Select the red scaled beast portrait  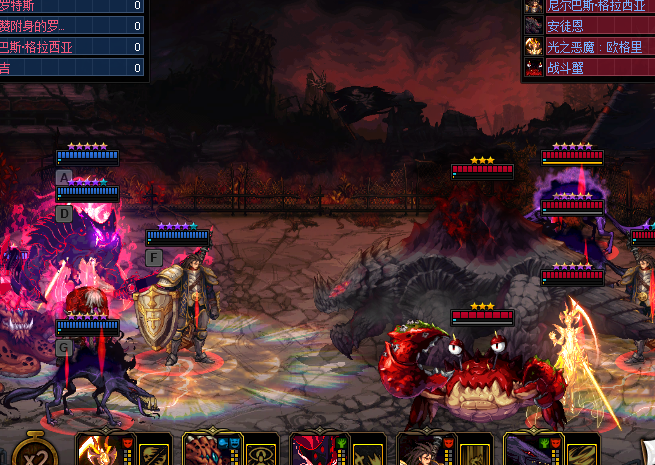[205, 450]
